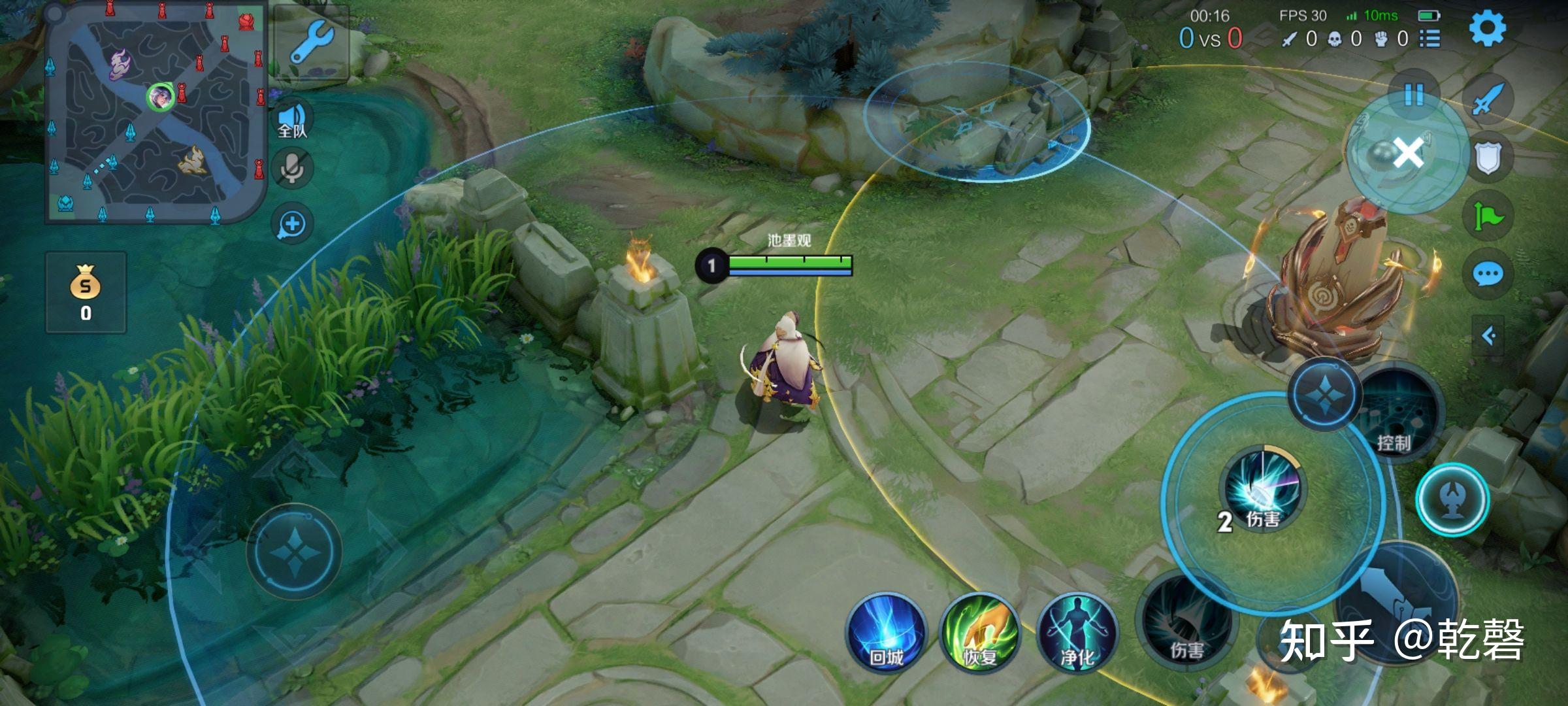The height and width of the screenshot is (706, 1568).
Task: Collapse the side panel arrow
Action: 1488,336
